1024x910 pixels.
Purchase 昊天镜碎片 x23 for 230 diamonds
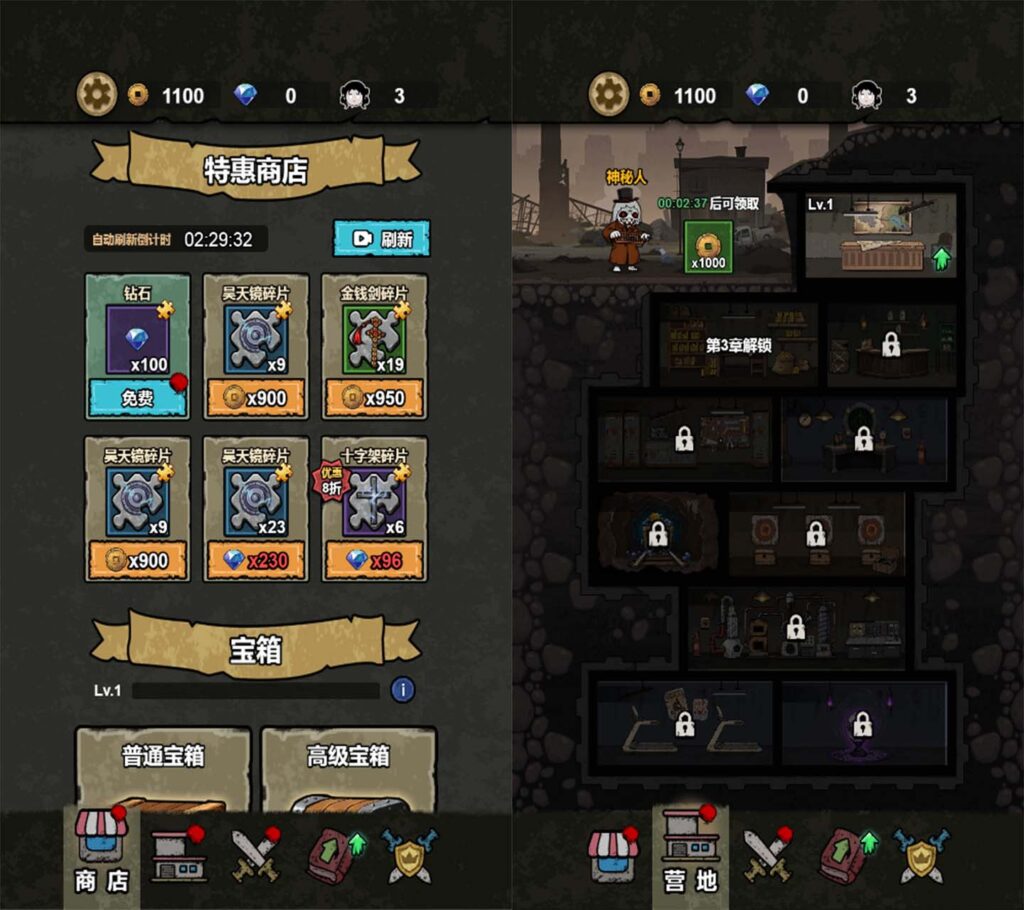point(256,560)
